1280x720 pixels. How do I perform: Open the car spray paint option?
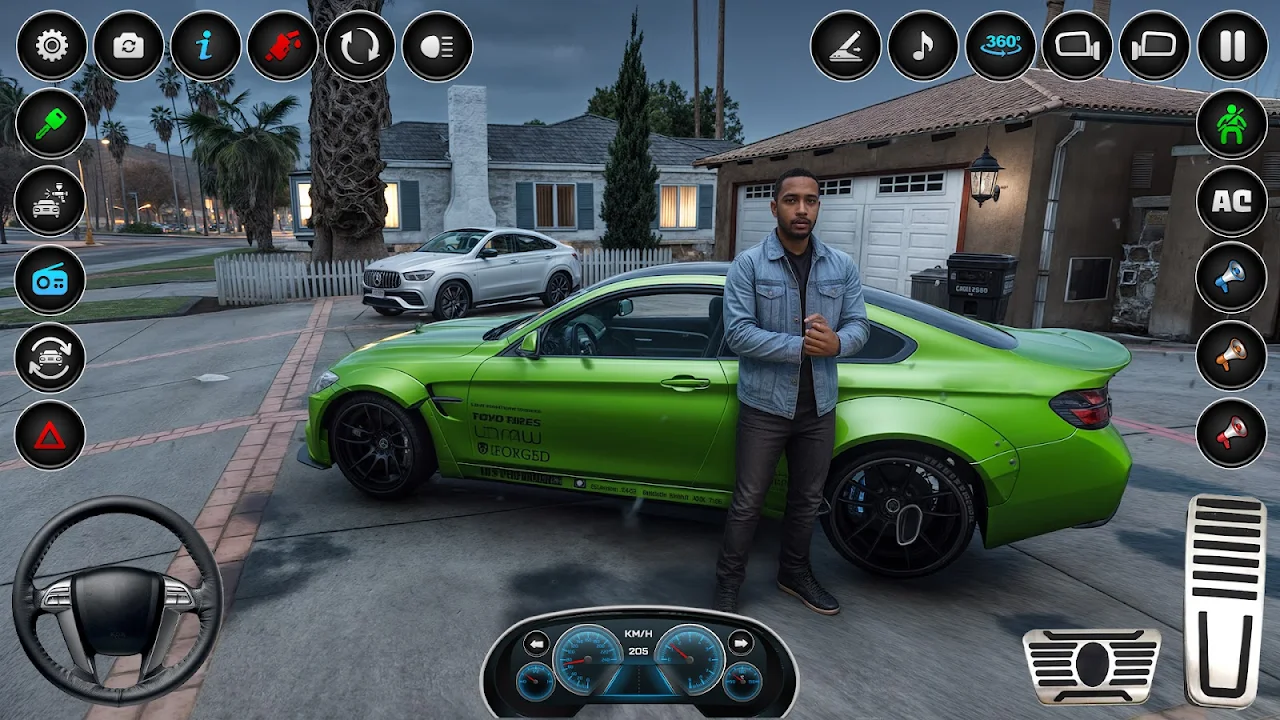[50, 202]
